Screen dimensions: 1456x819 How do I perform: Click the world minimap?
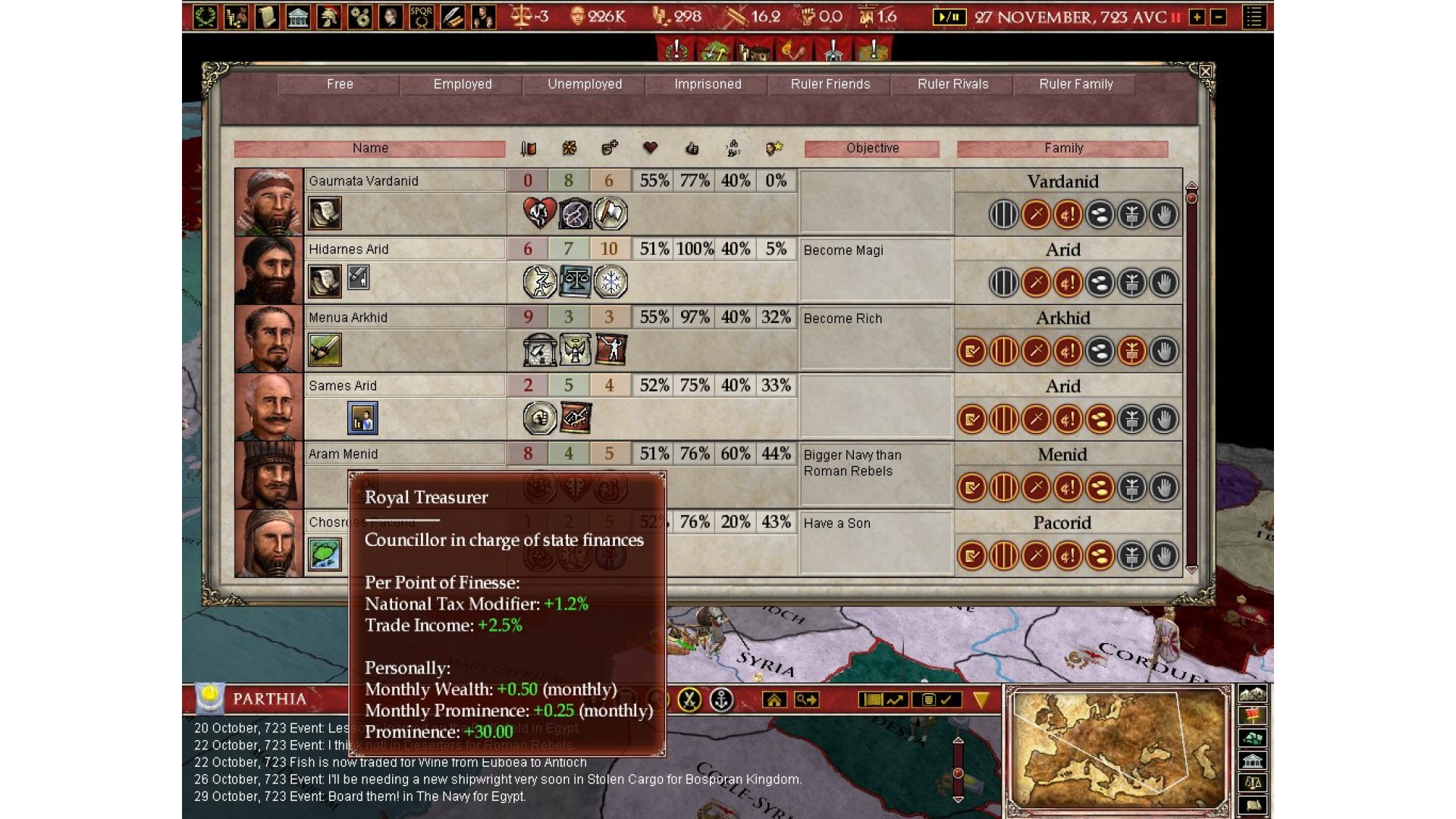point(1119,751)
